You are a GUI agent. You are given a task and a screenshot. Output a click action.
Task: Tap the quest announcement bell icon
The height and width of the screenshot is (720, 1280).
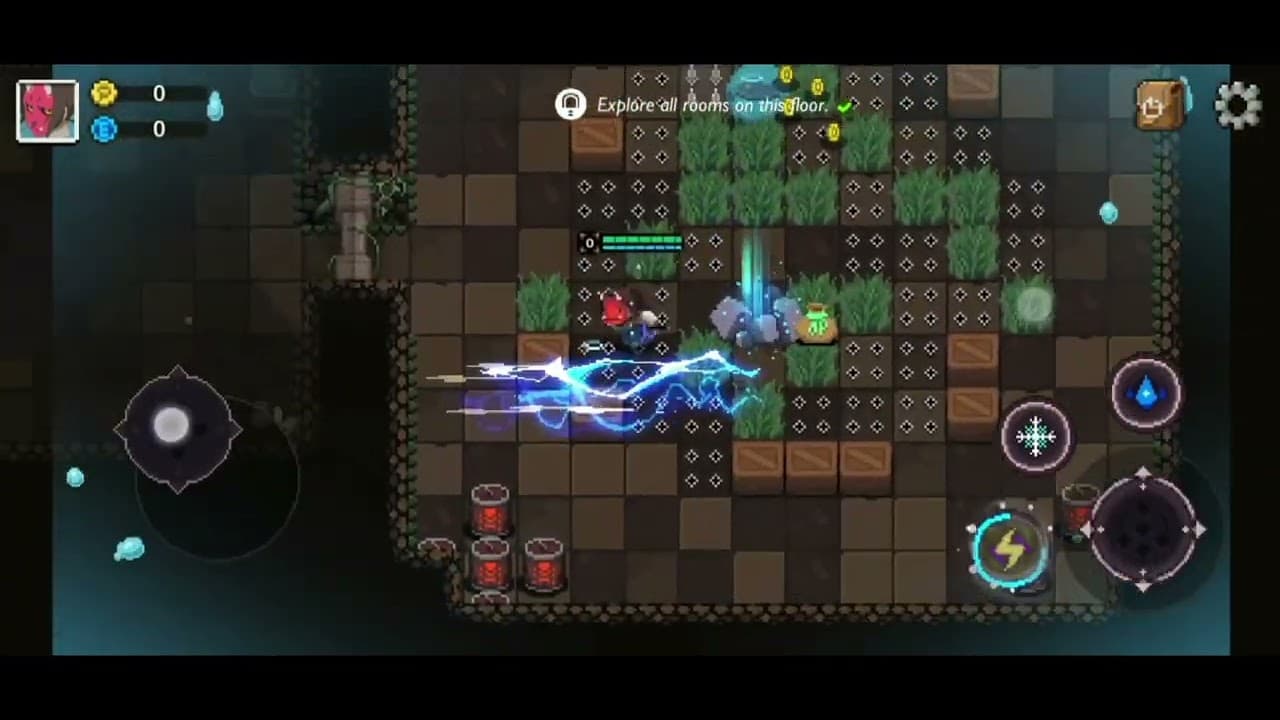pos(571,104)
